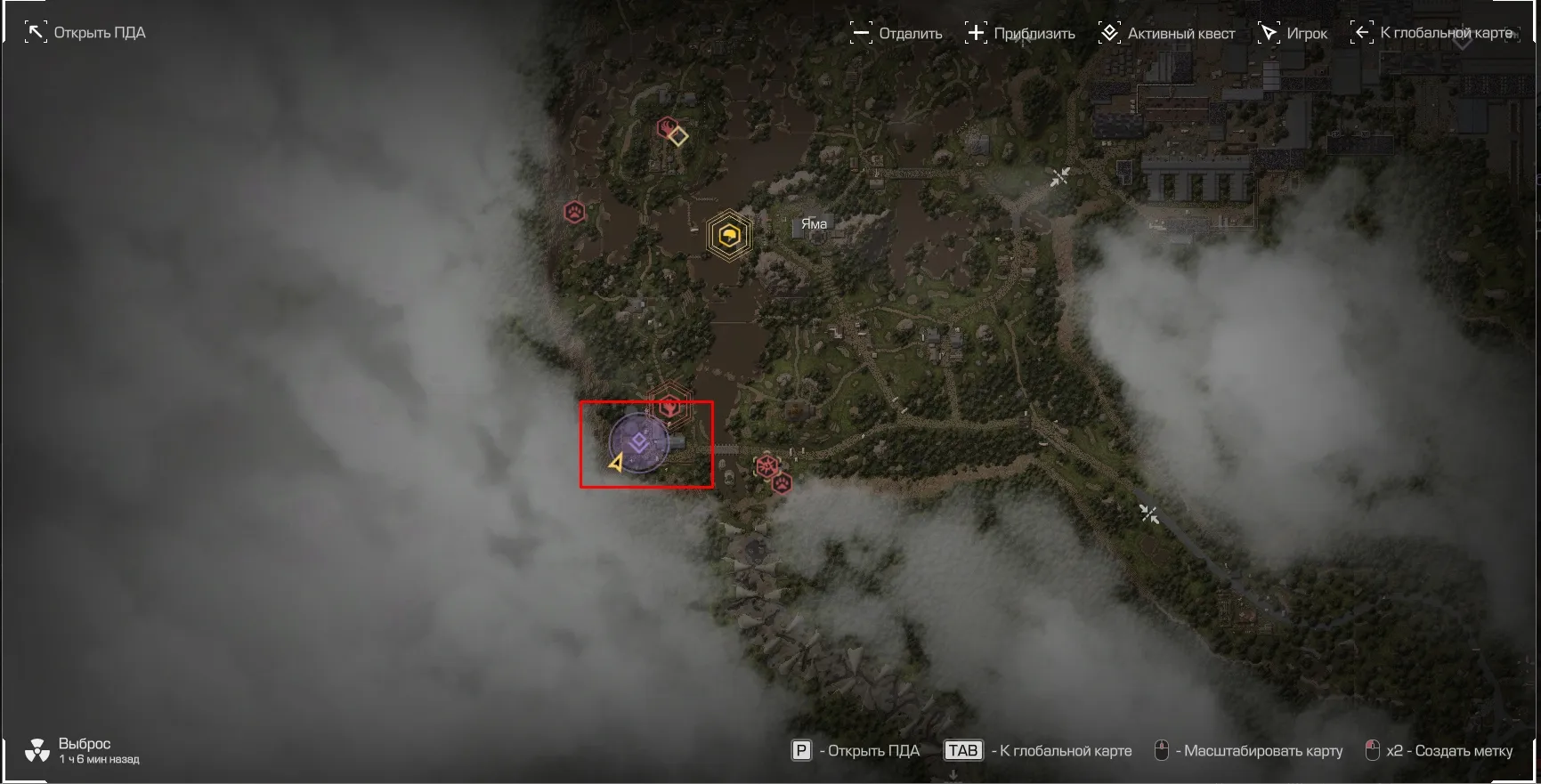Center map on Активный квест
Viewport: 1541px width, 784px height.
[x=1166, y=34]
